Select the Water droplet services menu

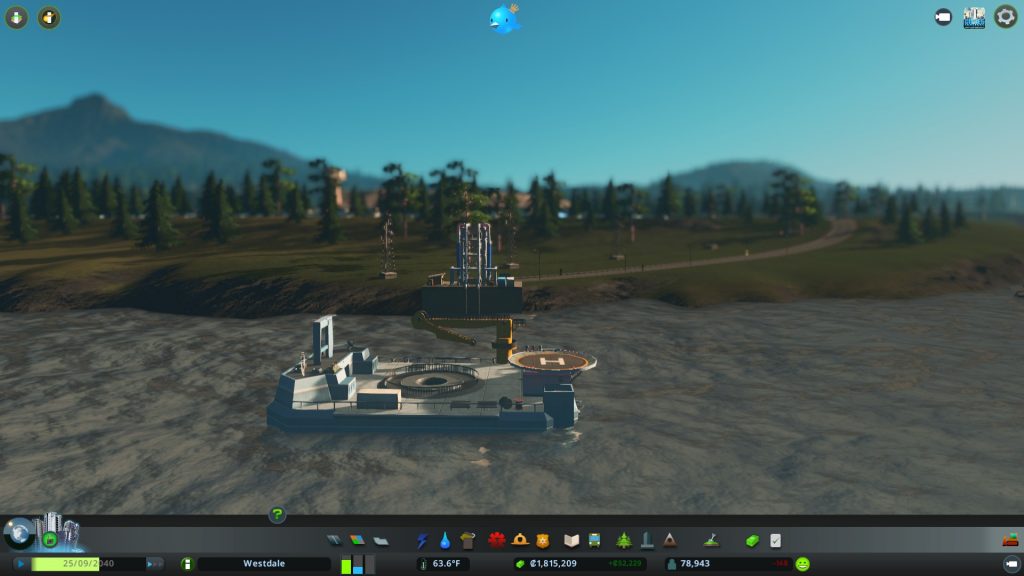(x=445, y=541)
